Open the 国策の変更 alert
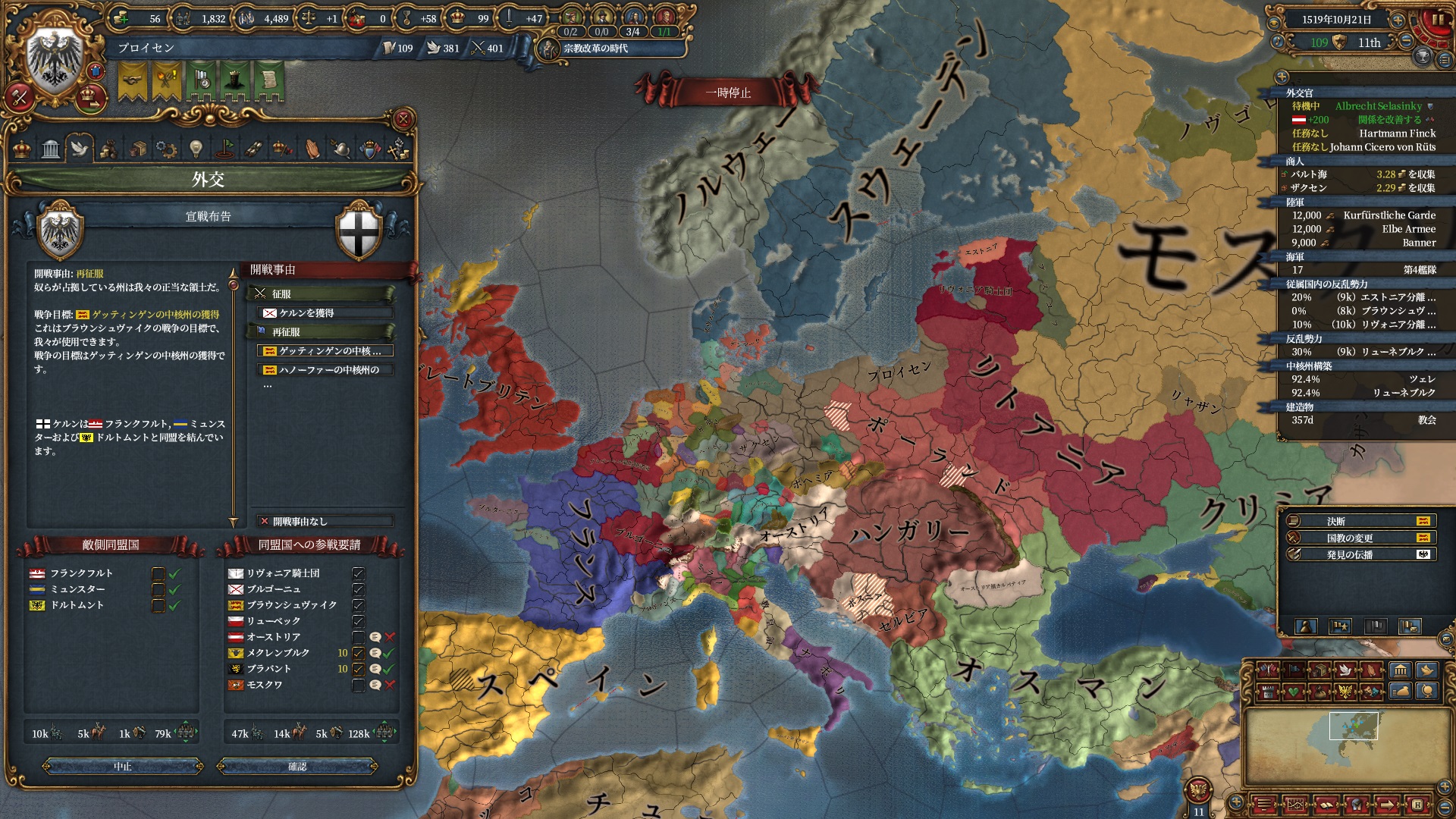 (1350, 538)
